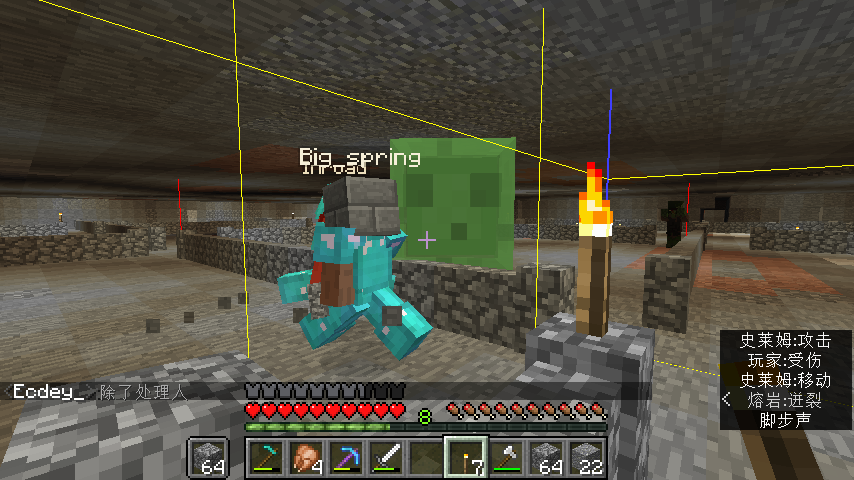The height and width of the screenshot is (480, 854).
Task: Switch to the iron axe slot
Action: click(x=505, y=458)
